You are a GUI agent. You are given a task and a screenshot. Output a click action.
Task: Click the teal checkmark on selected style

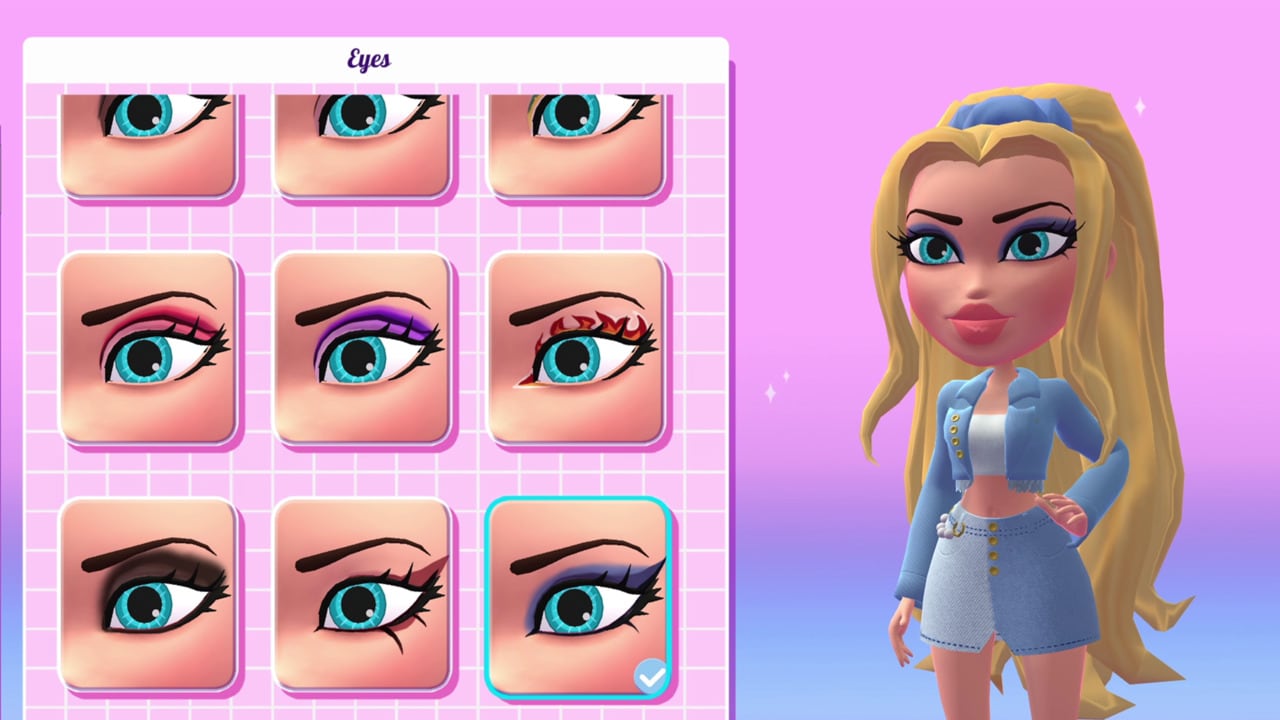pyautogui.click(x=652, y=676)
